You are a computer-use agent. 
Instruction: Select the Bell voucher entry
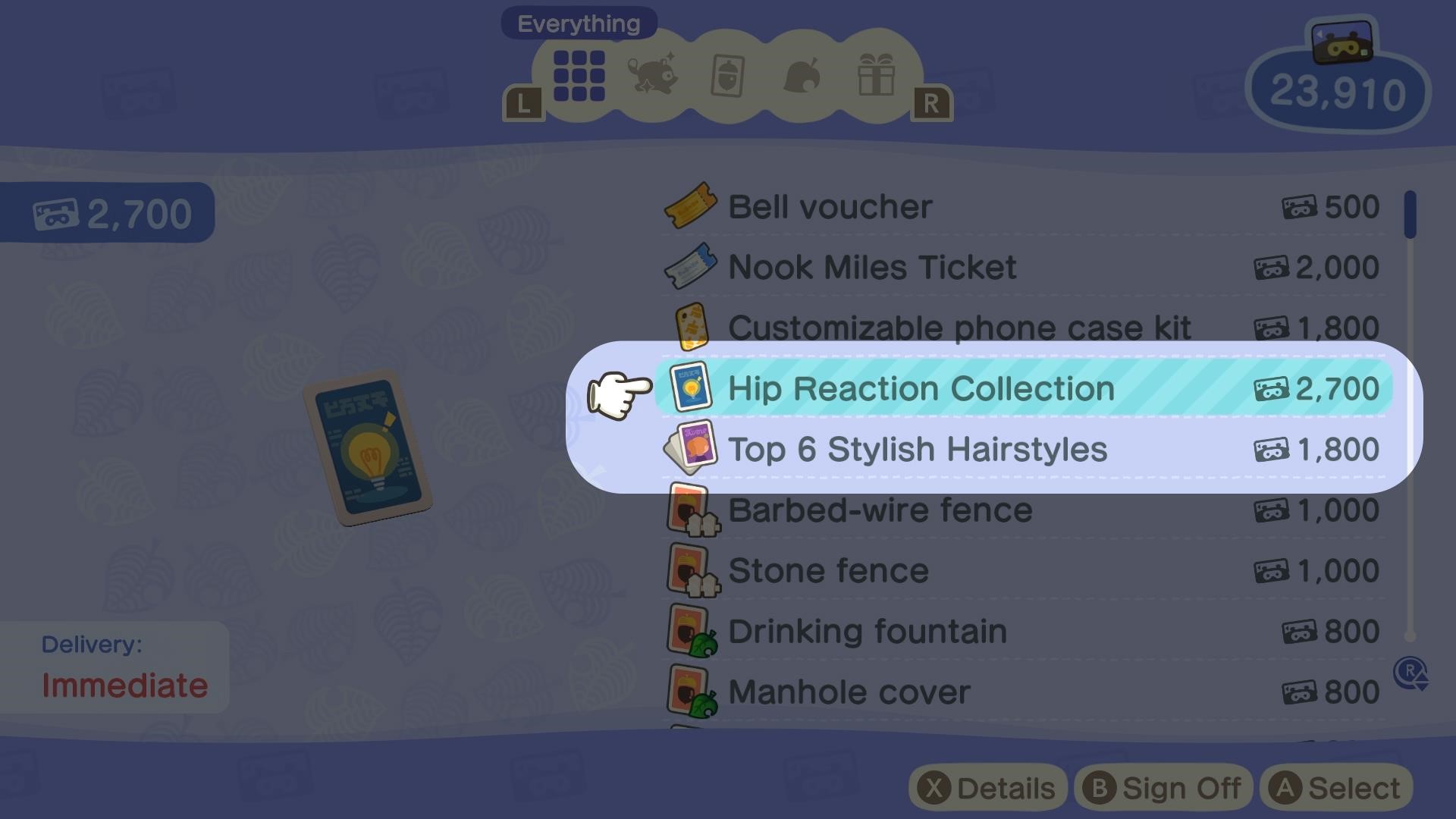coord(830,207)
